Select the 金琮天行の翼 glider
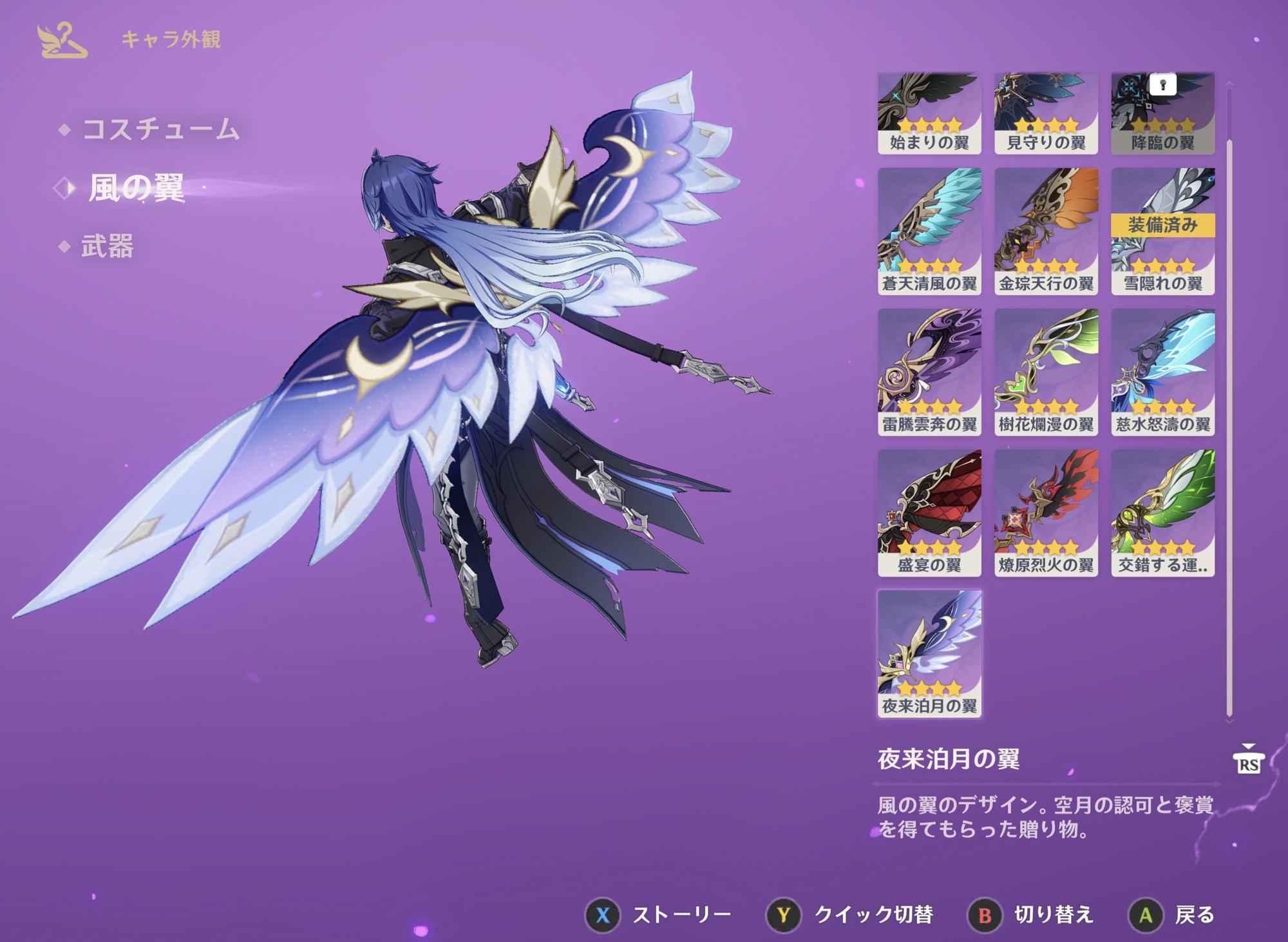 coord(1046,231)
